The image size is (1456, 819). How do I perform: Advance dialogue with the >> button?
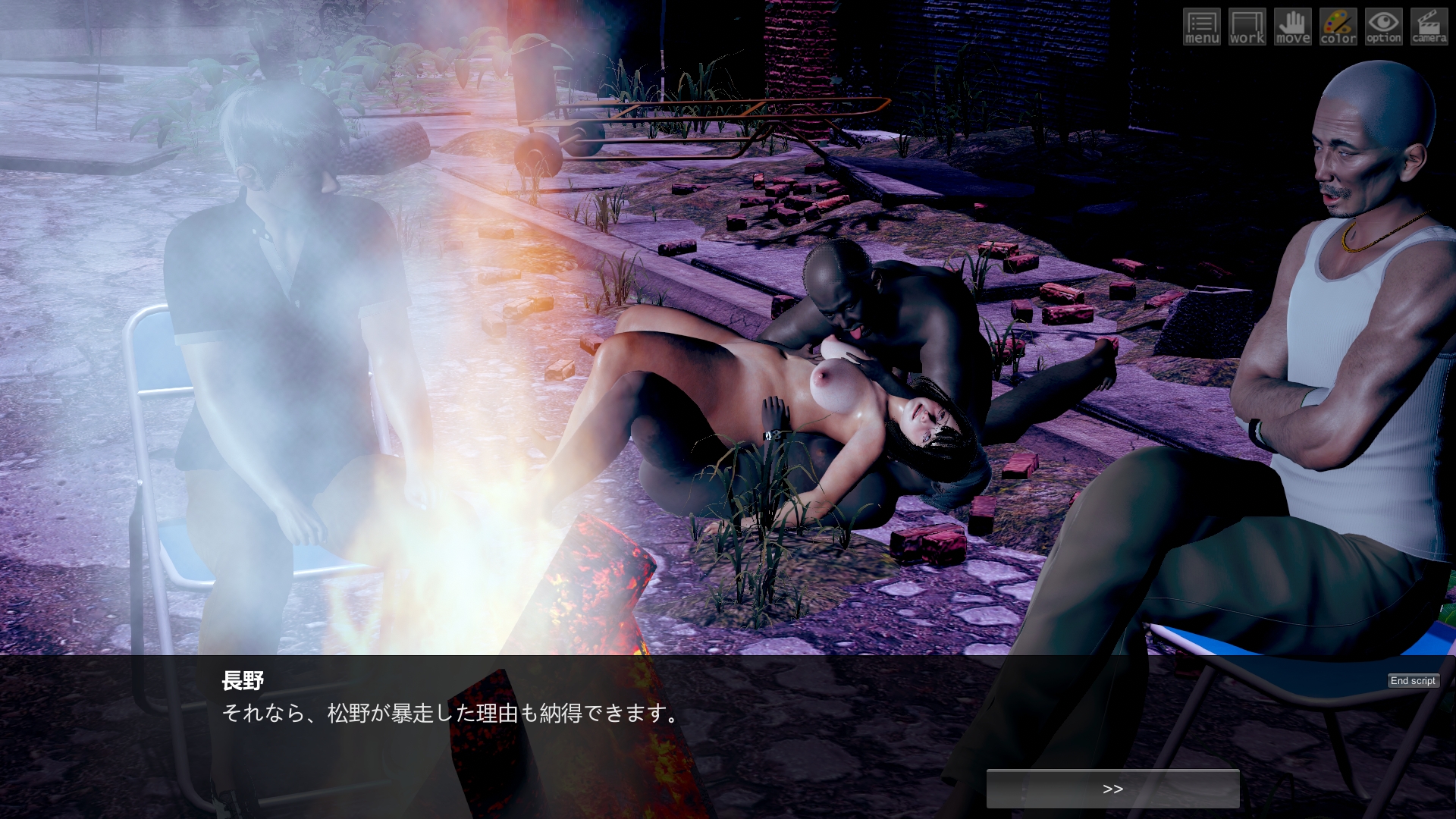pyautogui.click(x=1112, y=789)
